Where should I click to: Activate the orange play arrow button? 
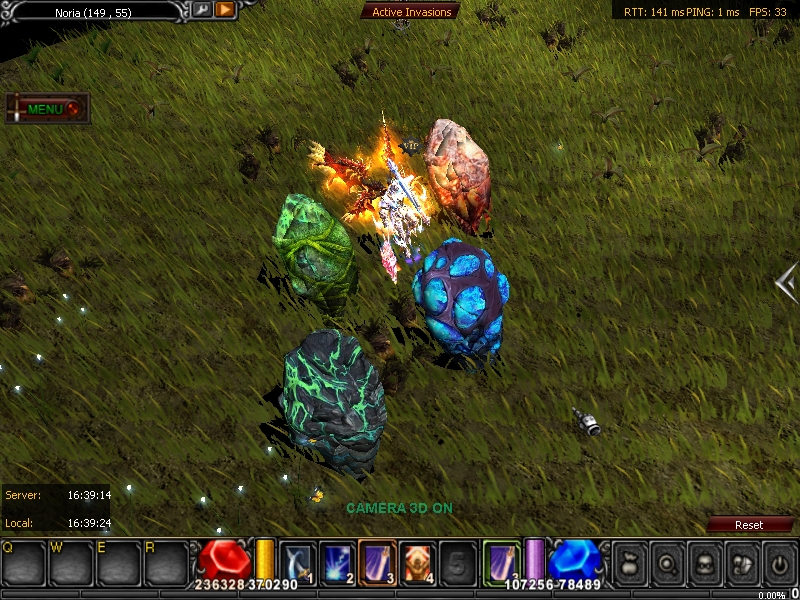click(x=224, y=10)
